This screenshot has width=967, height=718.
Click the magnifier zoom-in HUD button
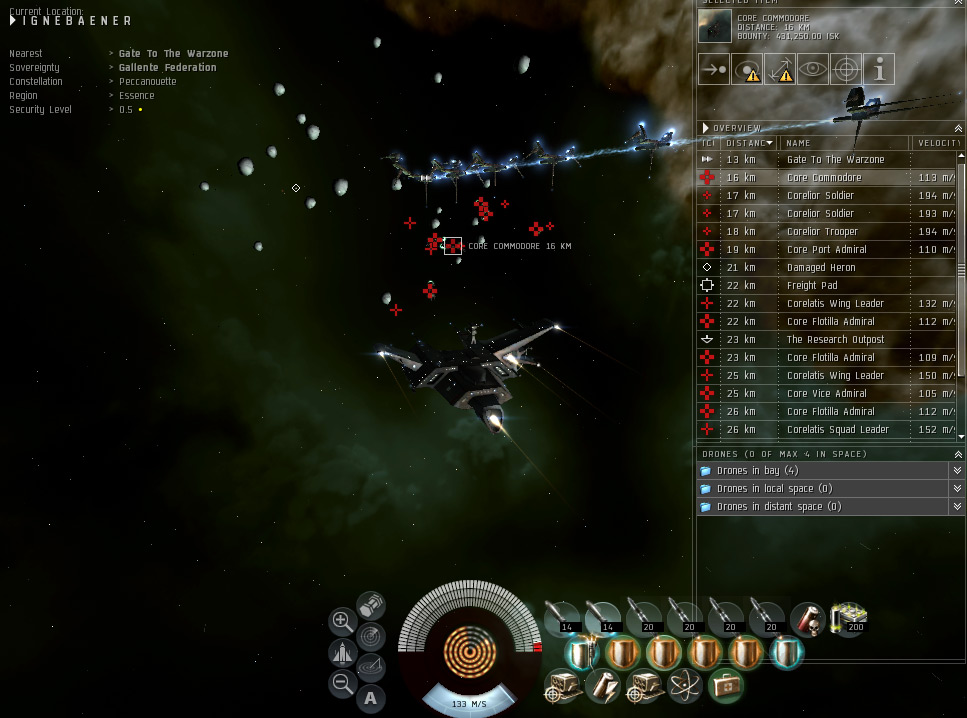342,621
